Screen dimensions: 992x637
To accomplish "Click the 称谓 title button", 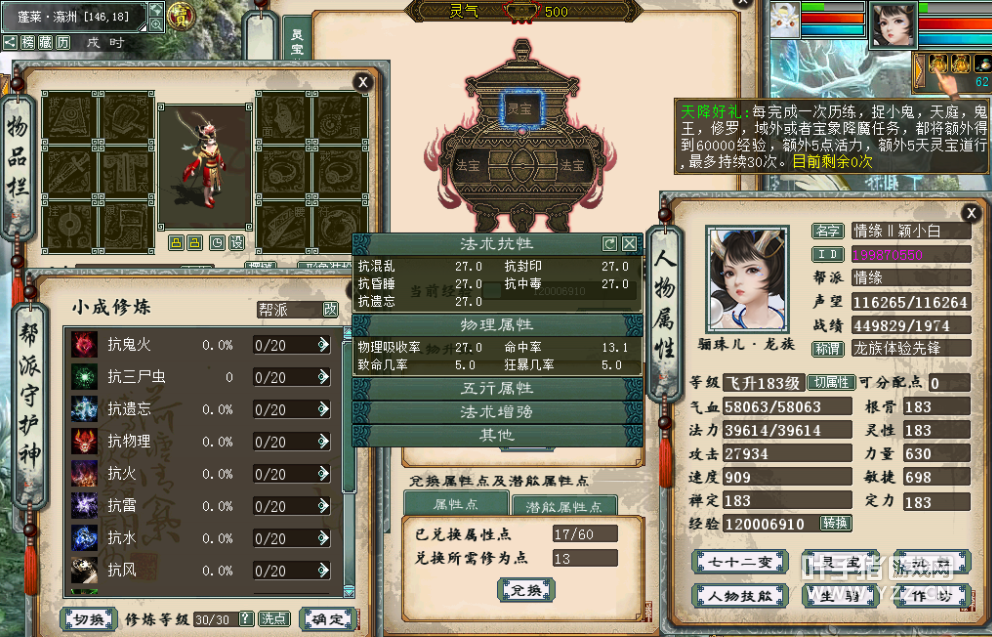I will click(826, 348).
